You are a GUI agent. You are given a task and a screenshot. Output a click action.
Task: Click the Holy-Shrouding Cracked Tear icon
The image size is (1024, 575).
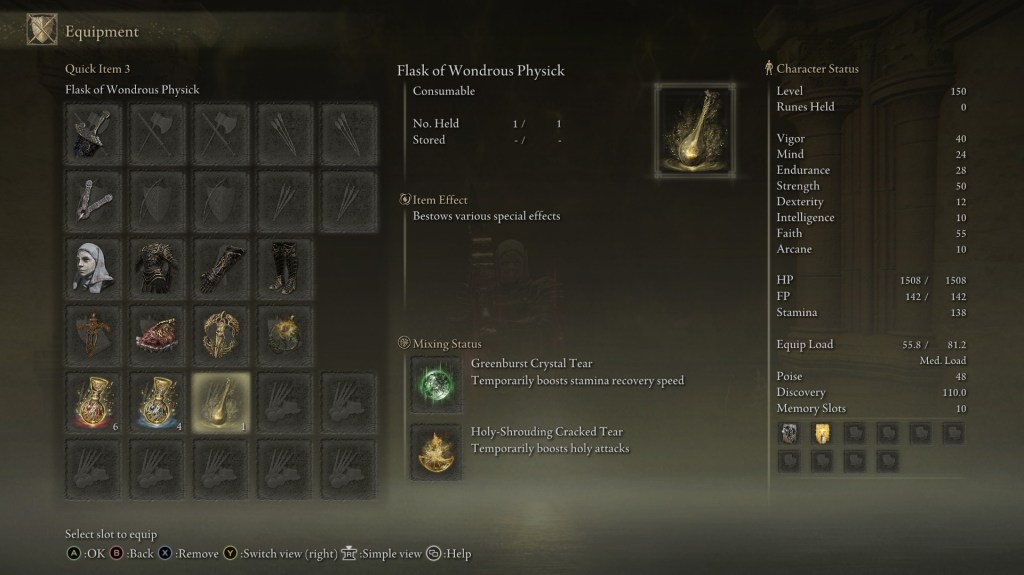coord(437,451)
